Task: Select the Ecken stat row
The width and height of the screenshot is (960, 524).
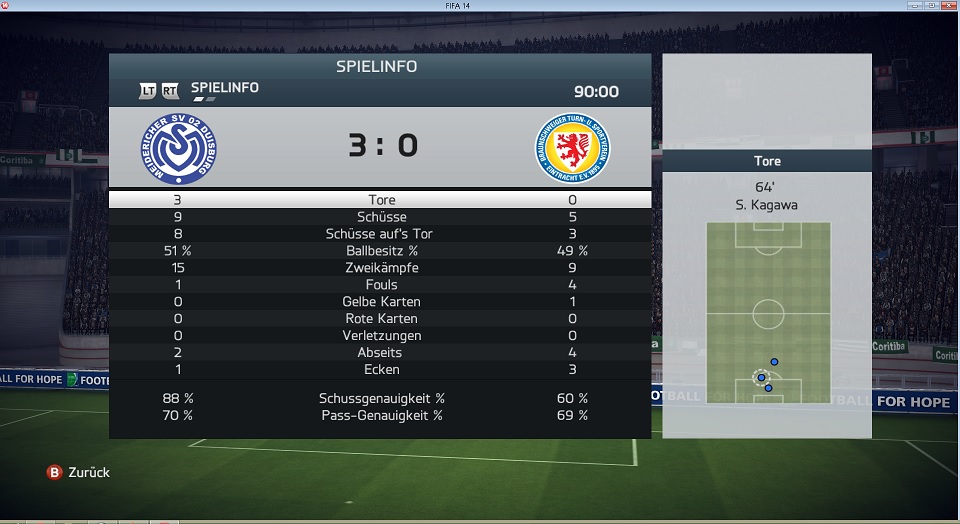Action: 380,370
